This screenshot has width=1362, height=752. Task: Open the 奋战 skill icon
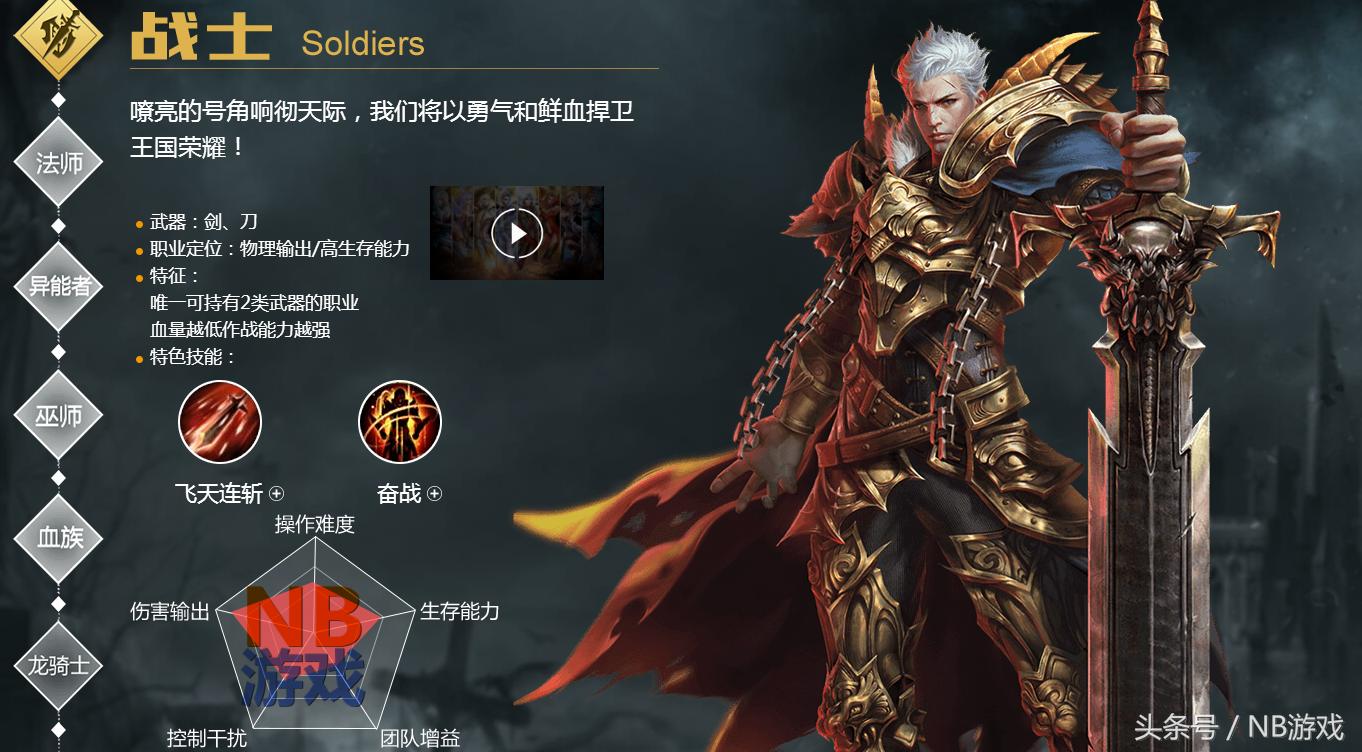tap(399, 422)
